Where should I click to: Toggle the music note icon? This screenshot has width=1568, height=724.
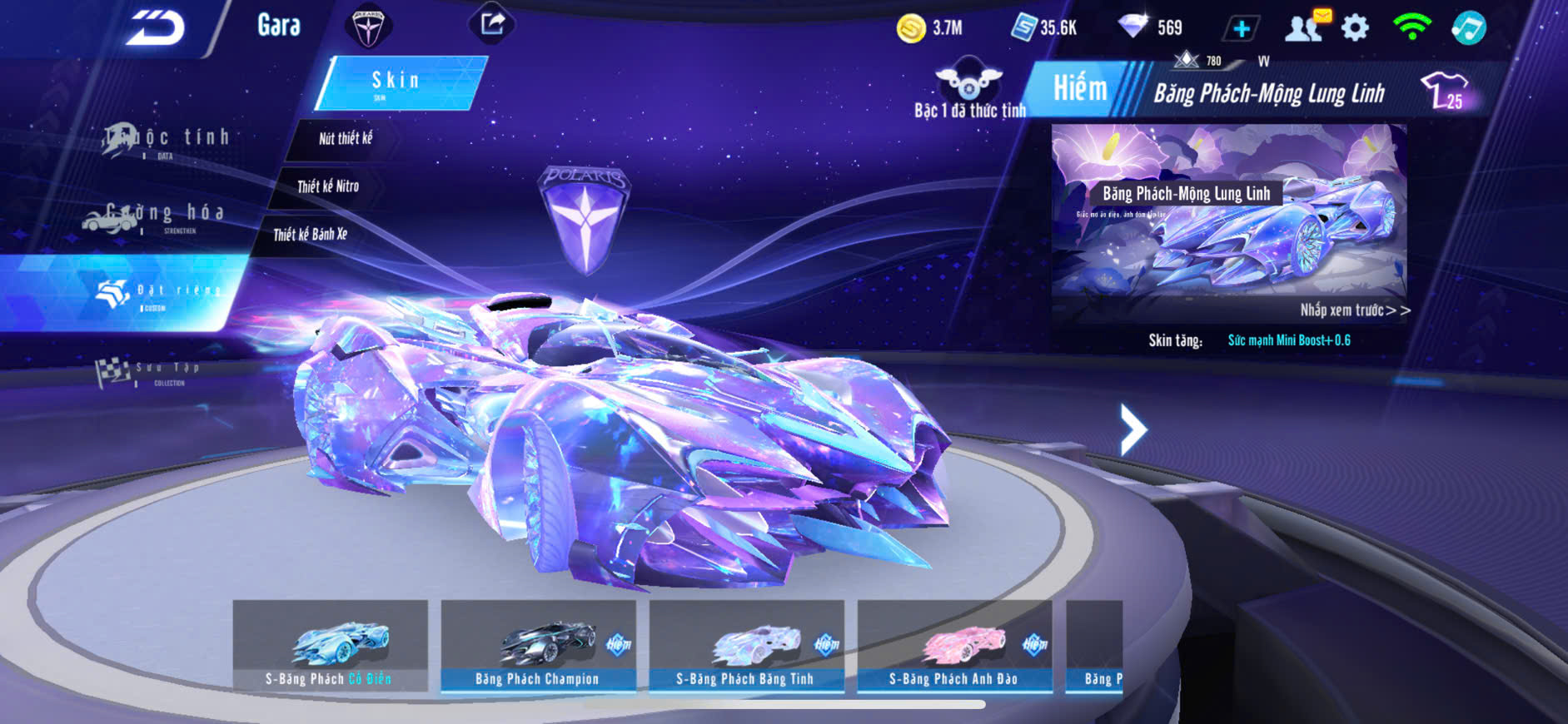click(1468, 27)
